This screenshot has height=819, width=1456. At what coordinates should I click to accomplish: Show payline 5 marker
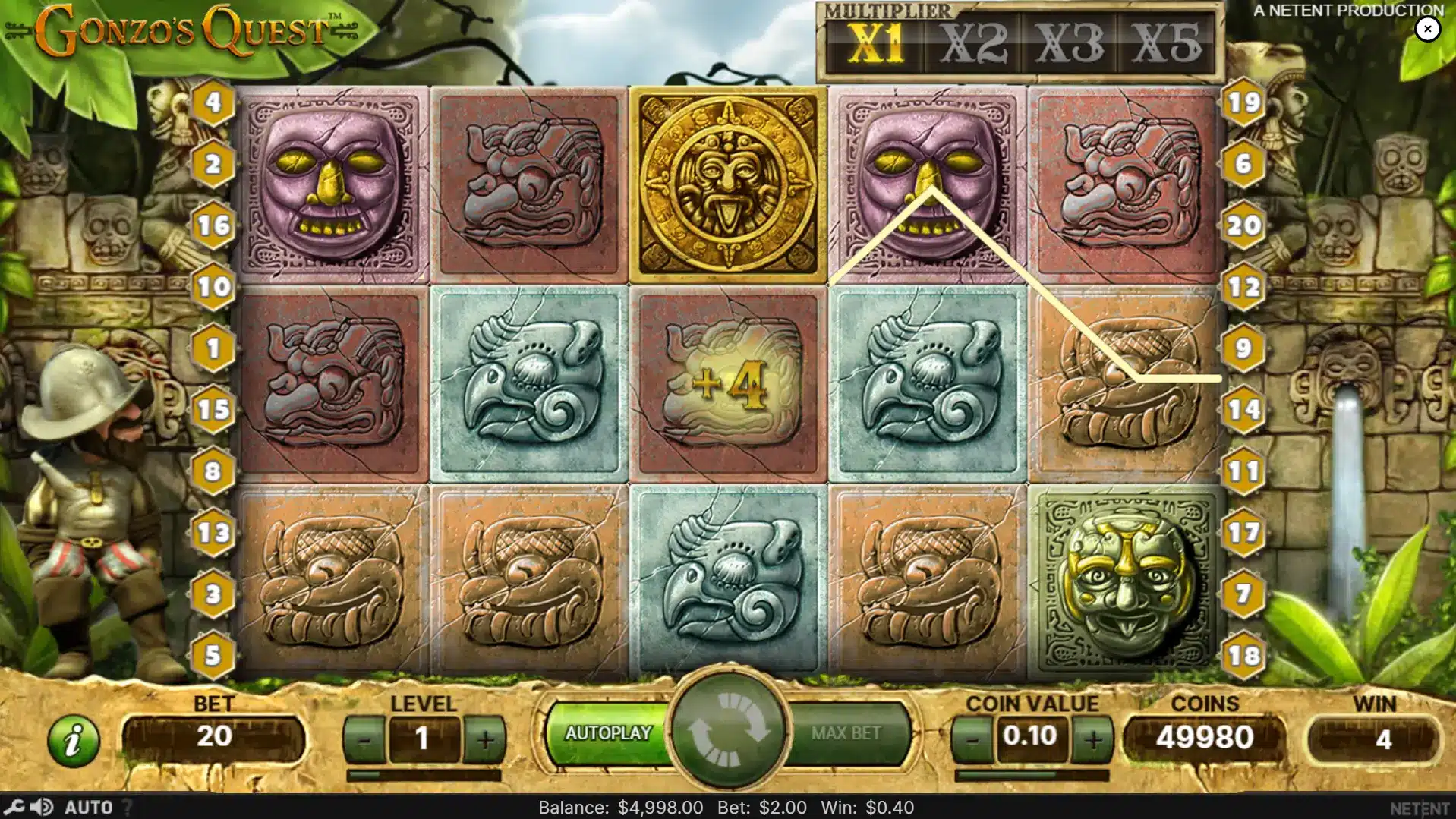click(213, 655)
